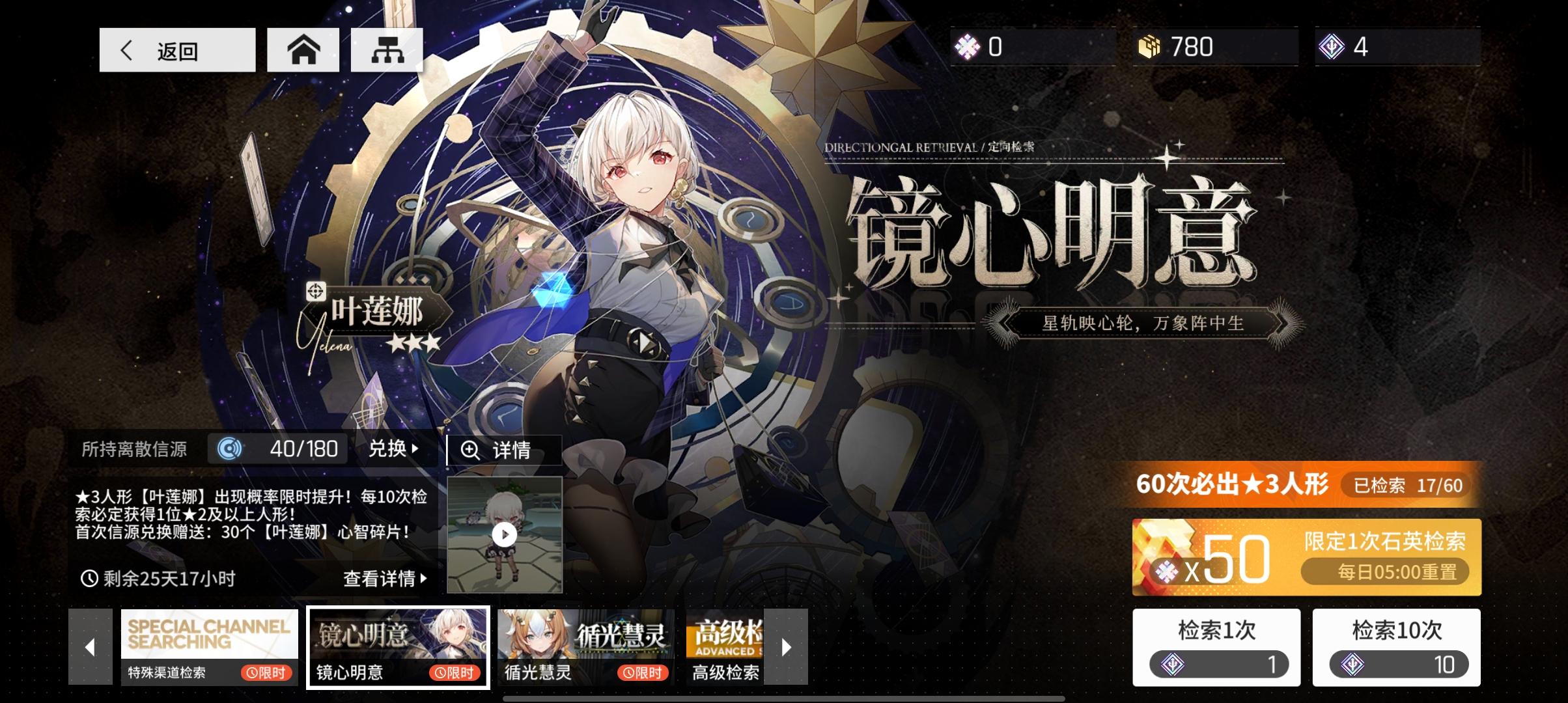Click the discrete signal source icon beside 40/180

click(x=229, y=449)
